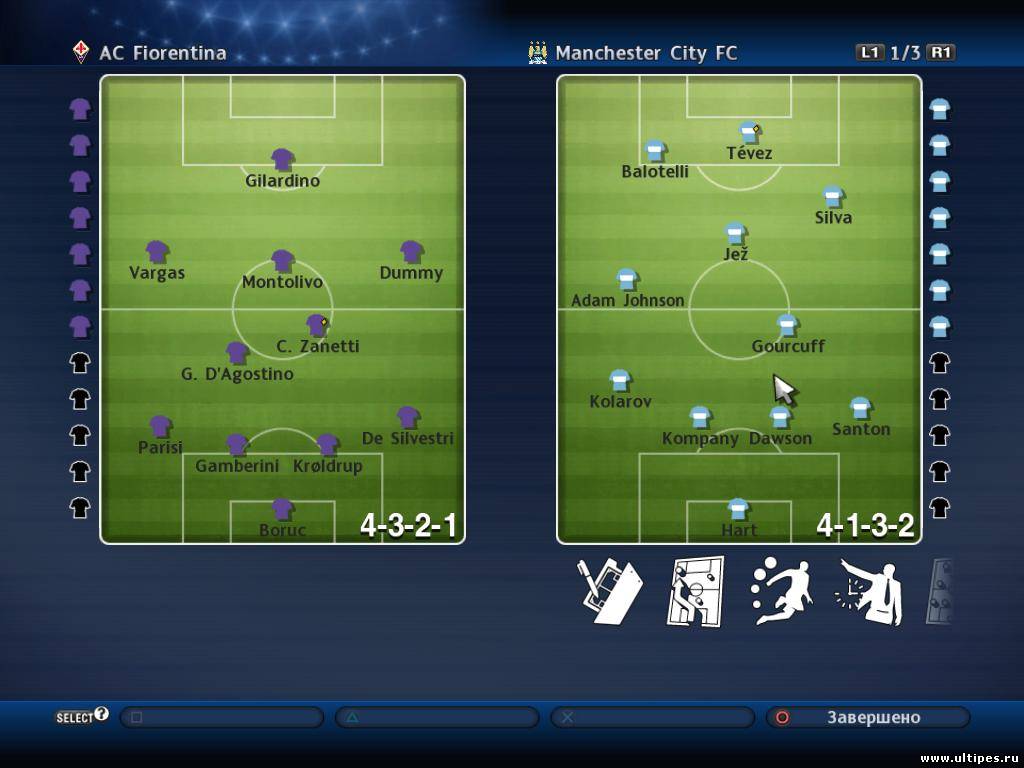This screenshot has width=1024, height=768.
Task: Select Silva on Manchester City's pitch
Action: click(833, 197)
